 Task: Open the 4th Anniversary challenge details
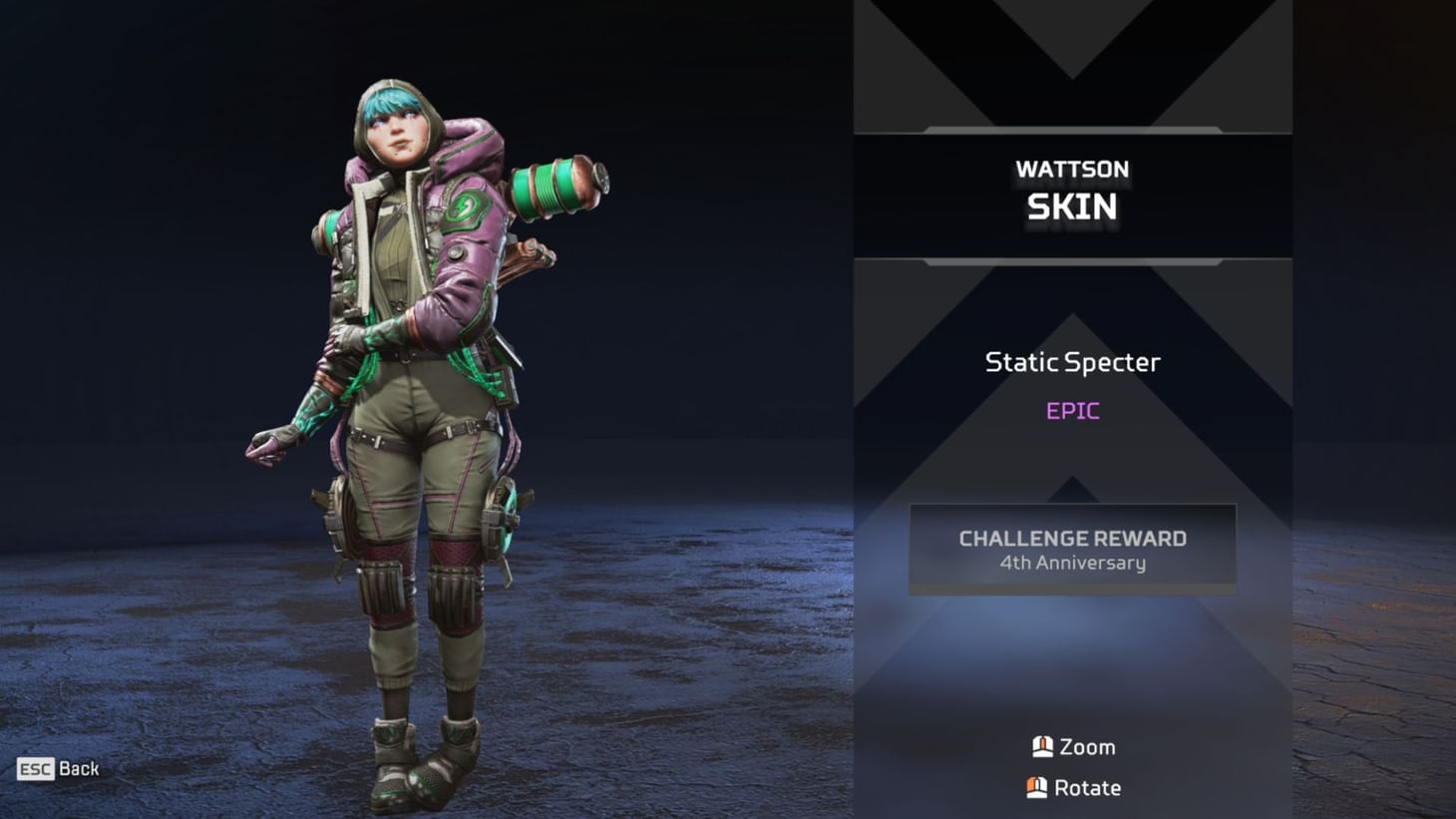[1072, 562]
